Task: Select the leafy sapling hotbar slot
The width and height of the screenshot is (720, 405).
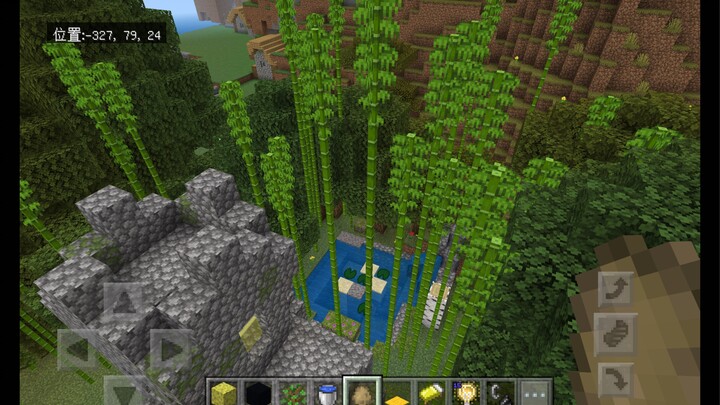Action: click(x=292, y=393)
